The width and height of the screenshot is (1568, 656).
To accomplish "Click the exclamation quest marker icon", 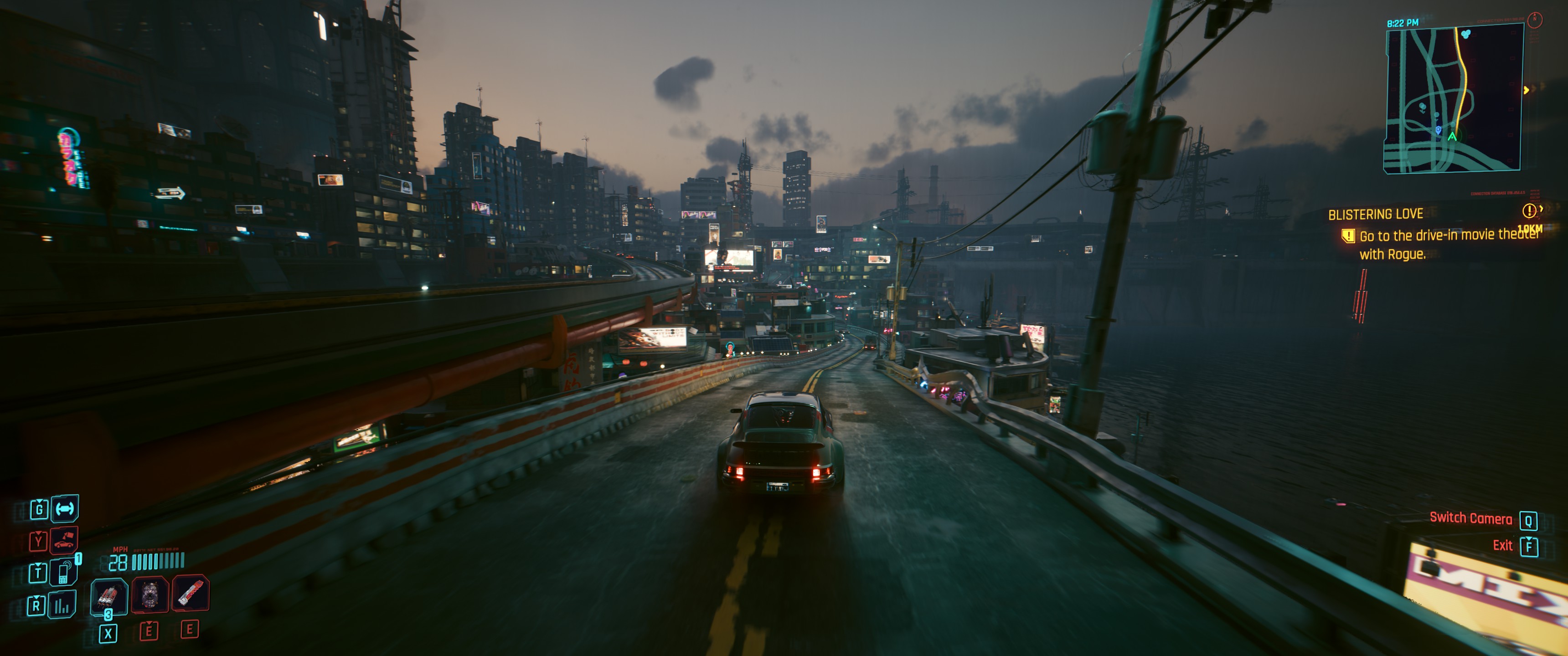I will click(1528, 210).
